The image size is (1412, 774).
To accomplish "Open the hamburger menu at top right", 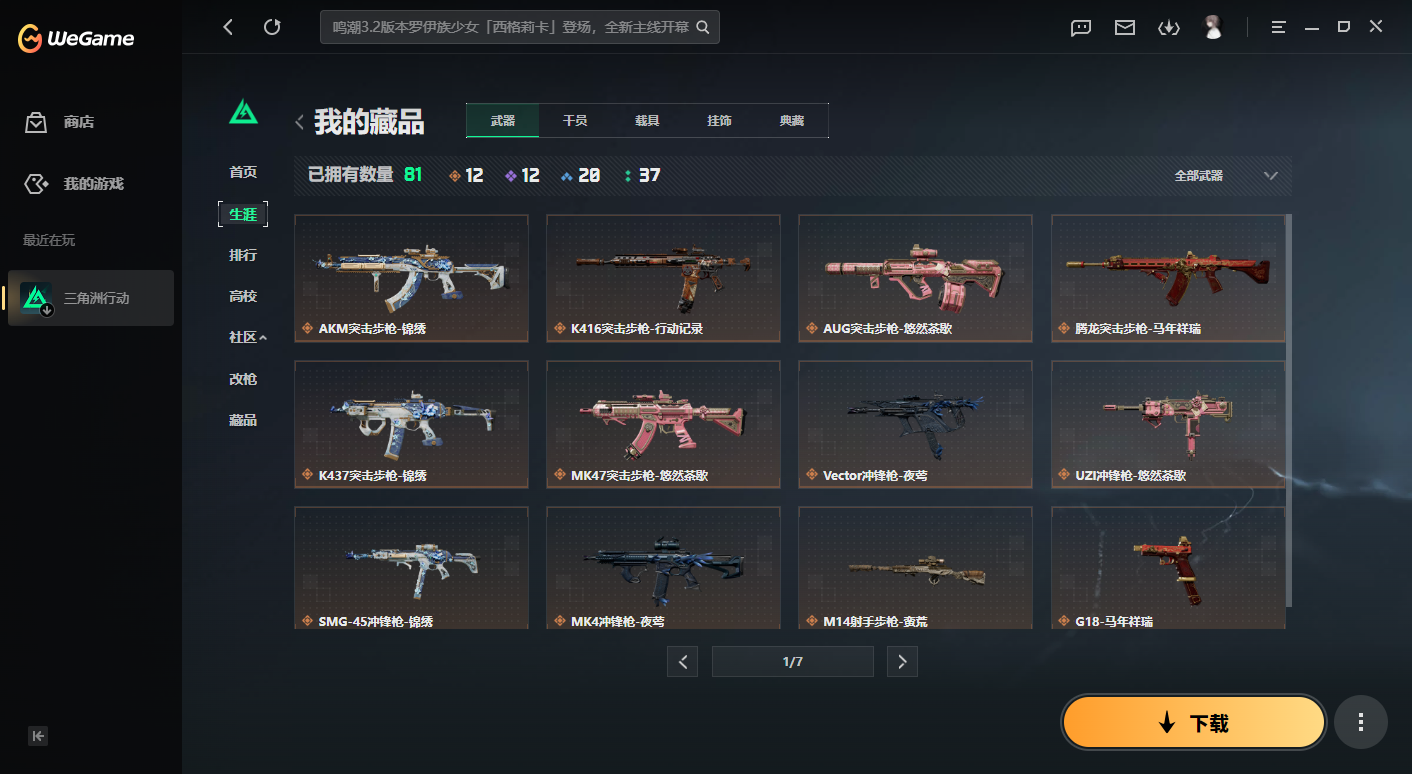I will tap(1278, 27).
